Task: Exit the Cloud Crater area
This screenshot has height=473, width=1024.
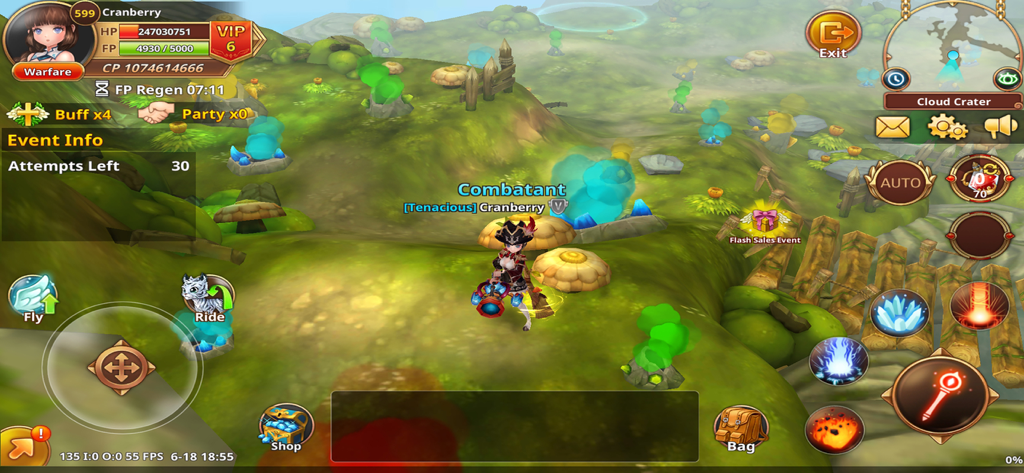Action: pyautogui.click(x=832, y=35)
